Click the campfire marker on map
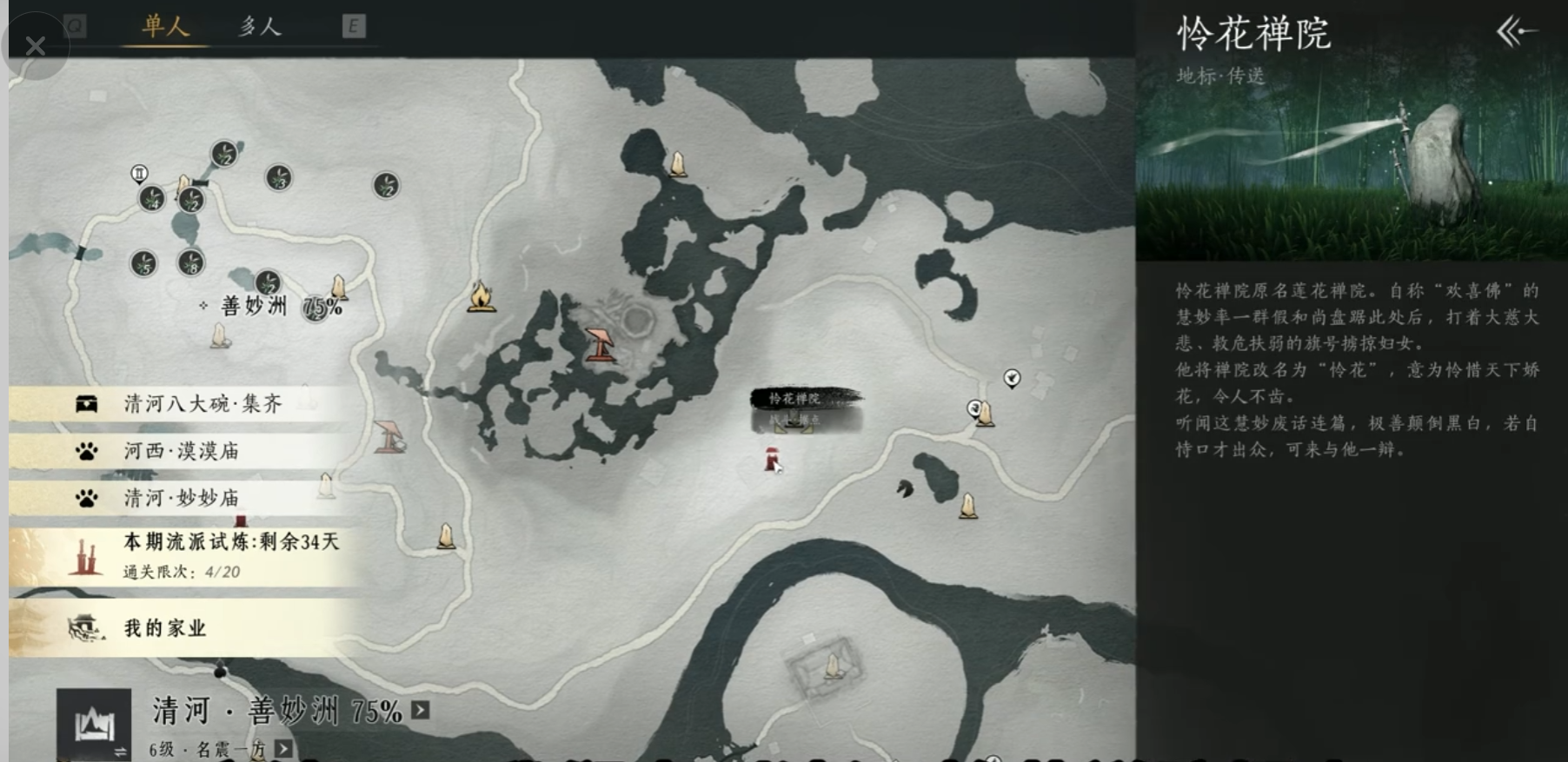 coord(481,296)
